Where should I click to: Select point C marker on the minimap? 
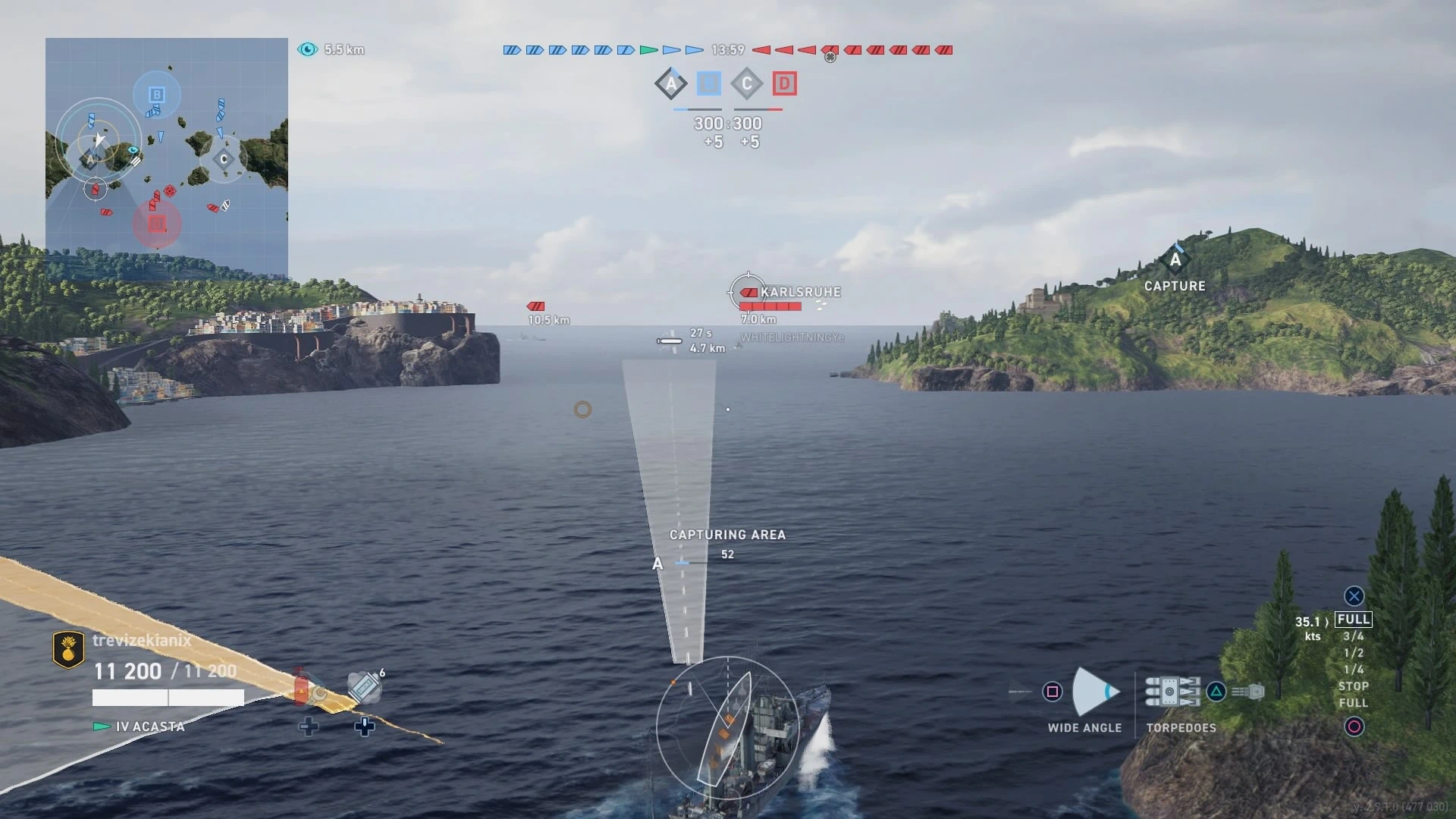[224, 159]
